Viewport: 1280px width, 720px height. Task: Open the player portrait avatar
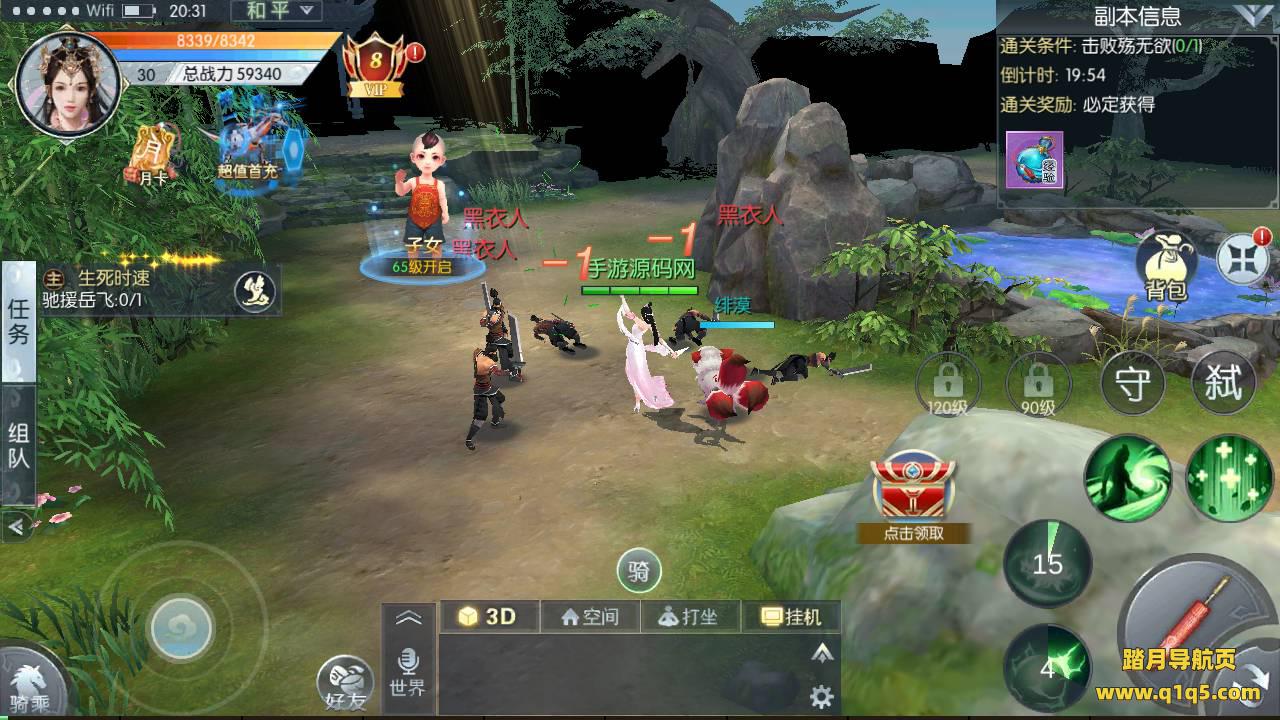point(68,83)
